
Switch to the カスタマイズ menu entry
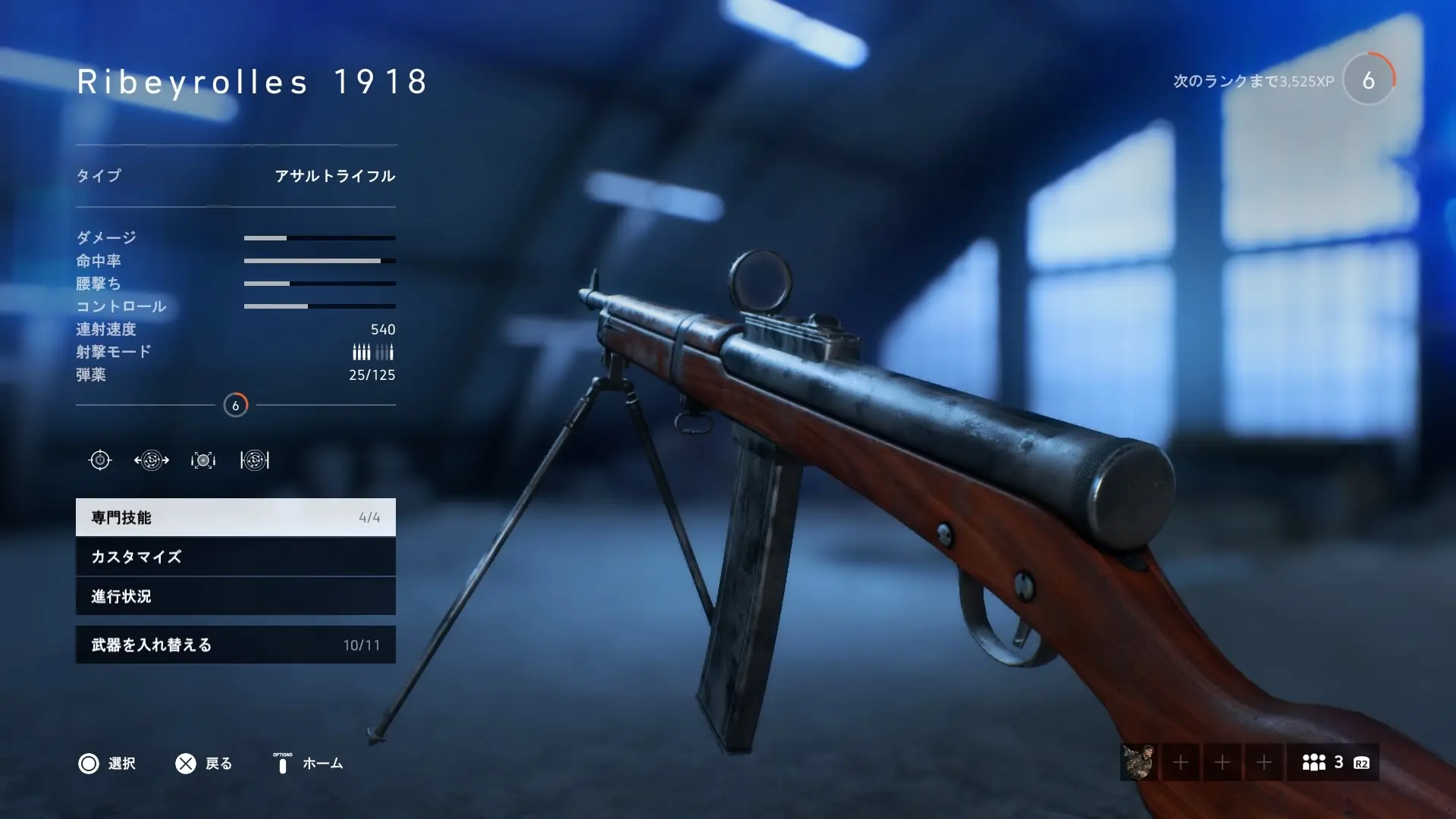point(235,557)
